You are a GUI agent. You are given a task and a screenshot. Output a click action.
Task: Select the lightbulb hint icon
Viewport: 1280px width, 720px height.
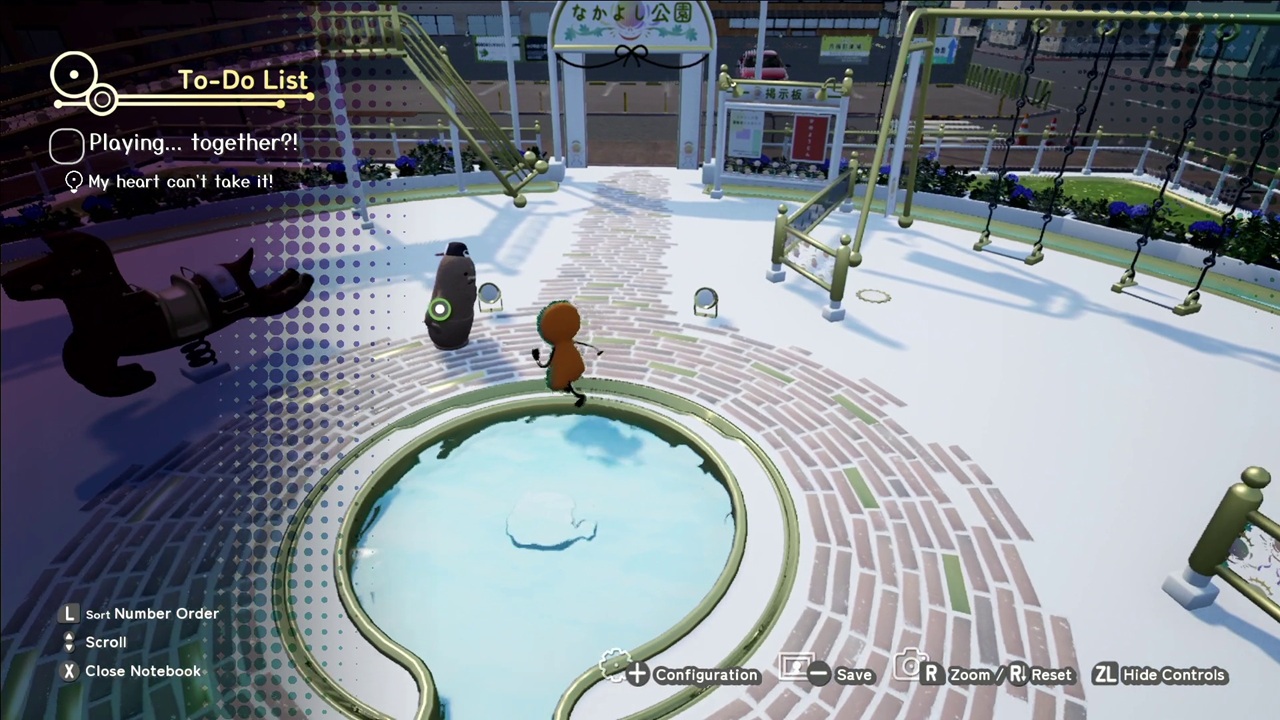[72, 181]
